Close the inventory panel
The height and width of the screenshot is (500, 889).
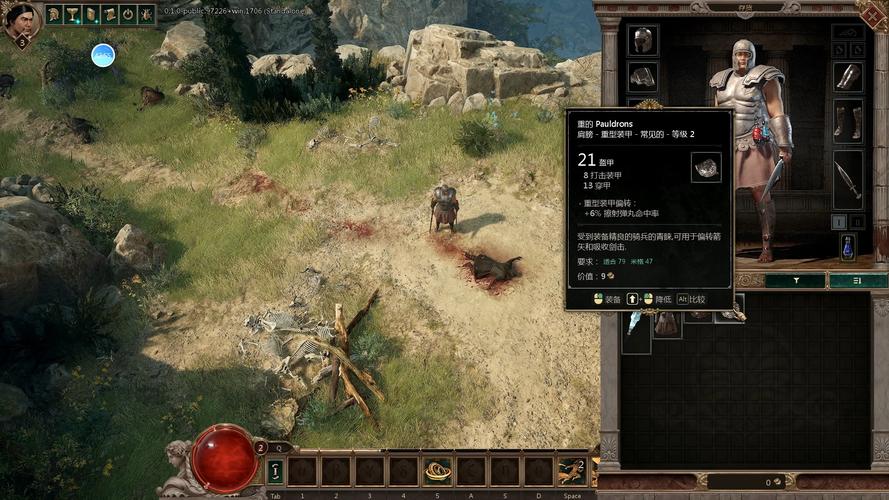[x=874, y=13]
